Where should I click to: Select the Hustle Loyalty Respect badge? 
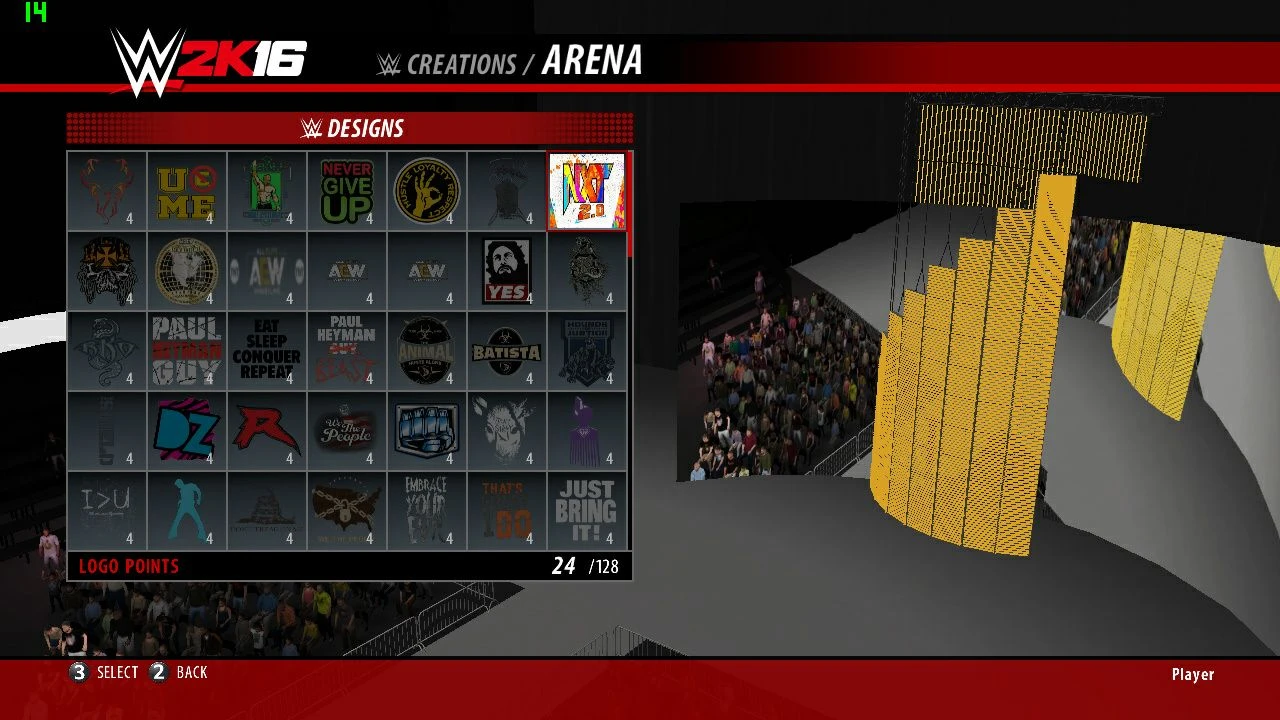click(x=427, y=191)
